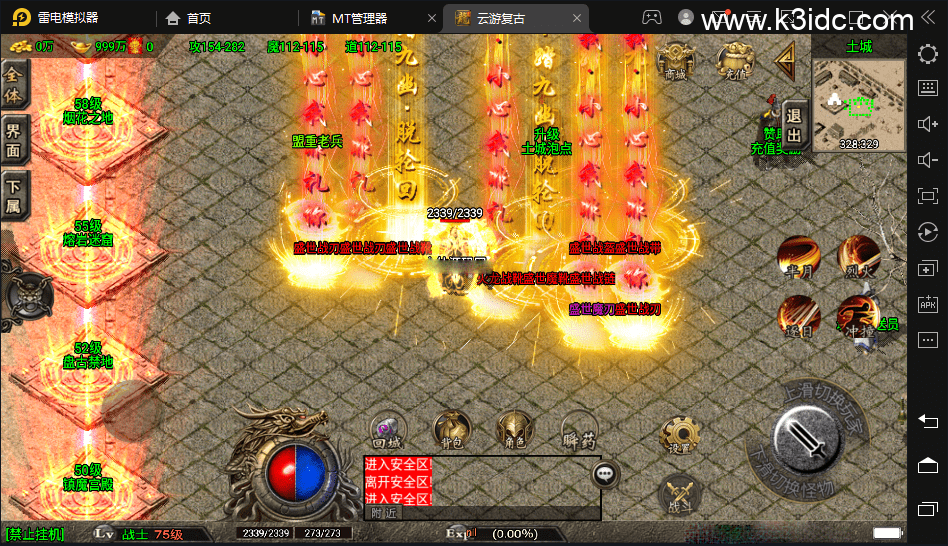Use the 回城 return-to-town item

pos(387,430)
